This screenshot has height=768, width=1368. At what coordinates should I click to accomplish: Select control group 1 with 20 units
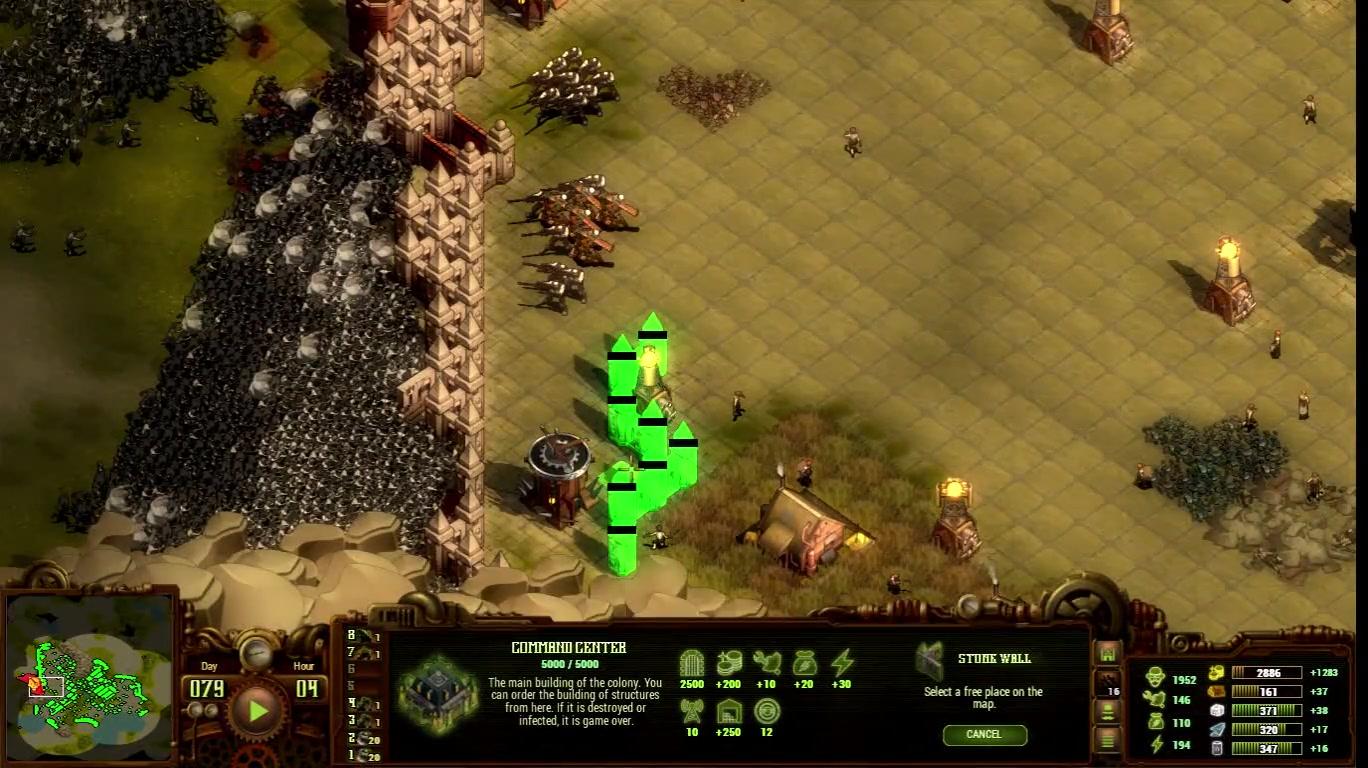tap(362, 755)
